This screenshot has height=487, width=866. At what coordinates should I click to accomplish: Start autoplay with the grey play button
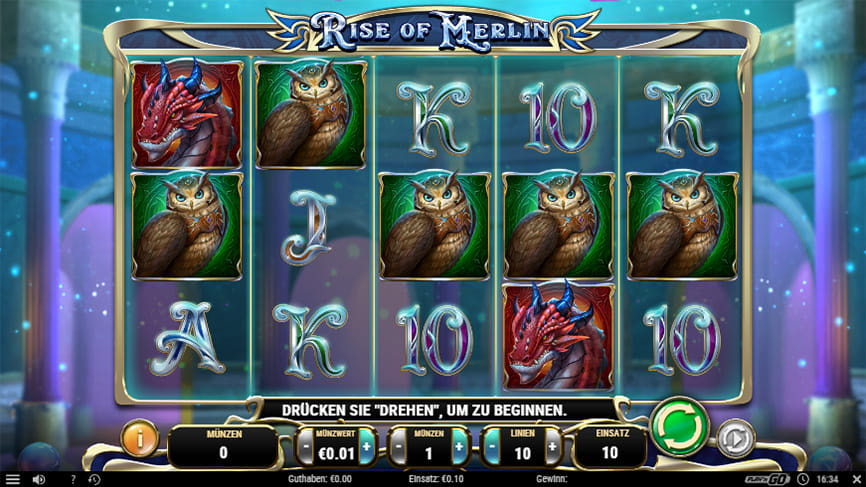tap(735, 439)
